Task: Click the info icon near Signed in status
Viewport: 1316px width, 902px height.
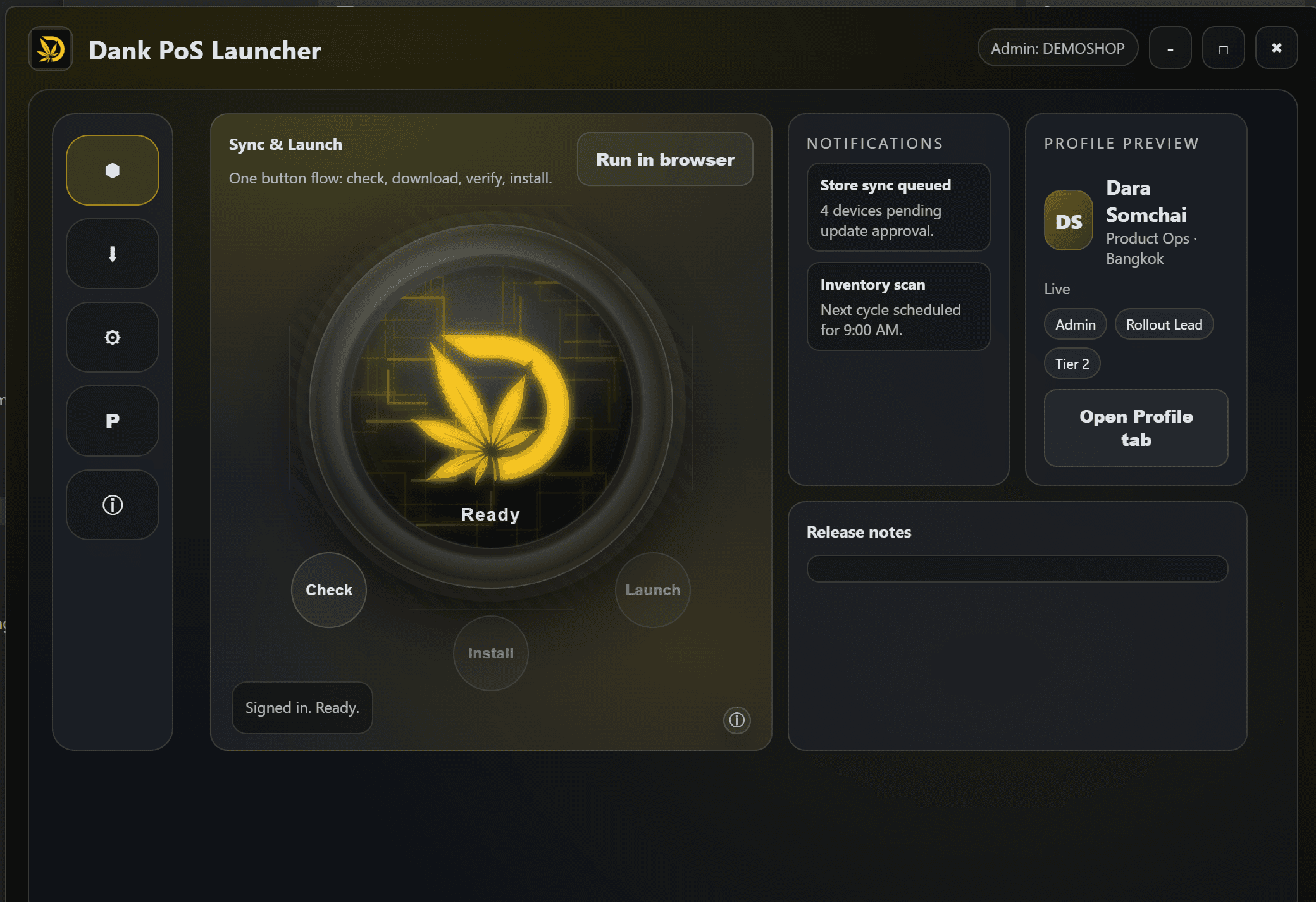Action: tap(736, 720)
